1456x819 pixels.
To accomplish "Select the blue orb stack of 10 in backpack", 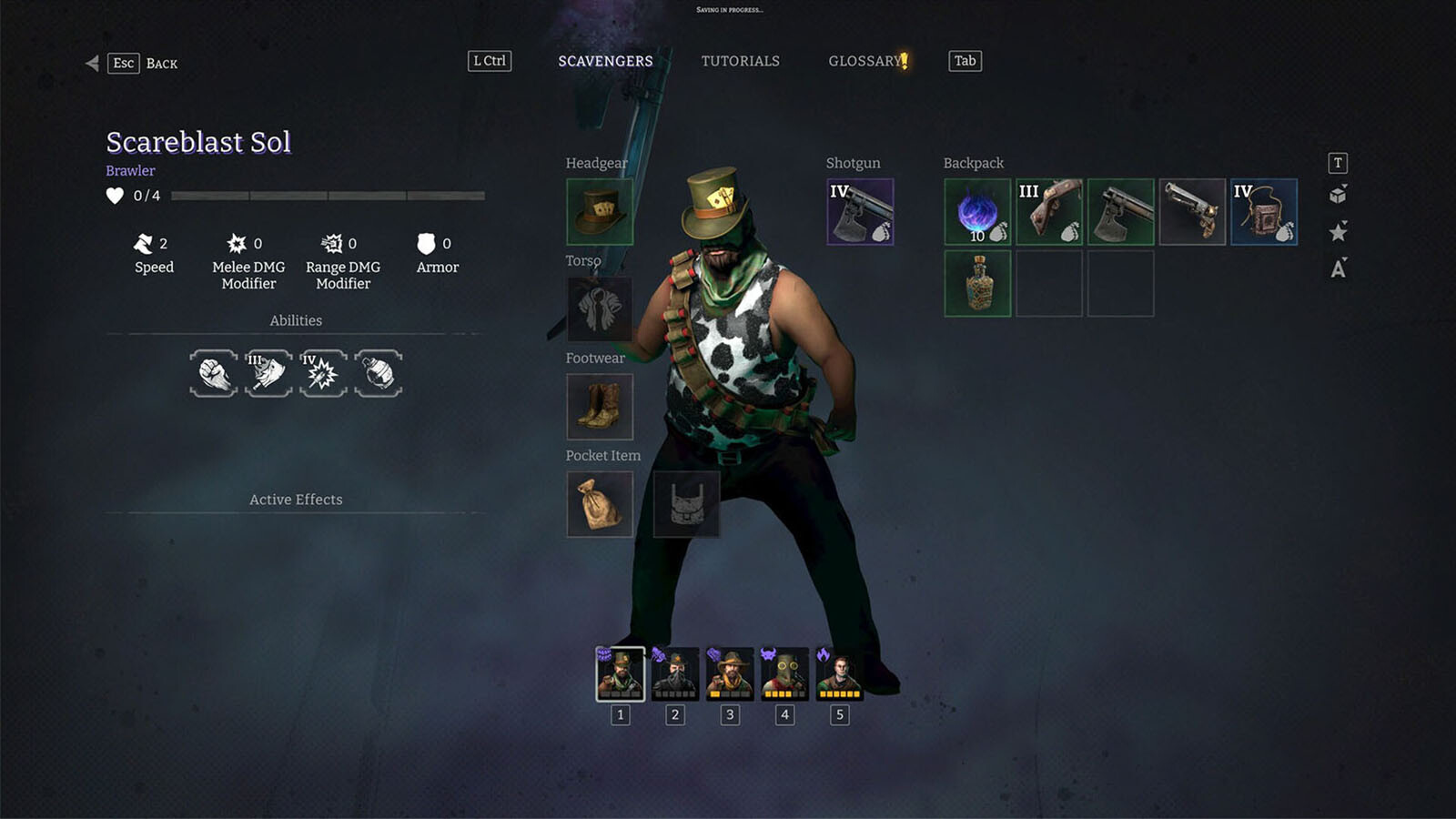I will pos(976,211).
